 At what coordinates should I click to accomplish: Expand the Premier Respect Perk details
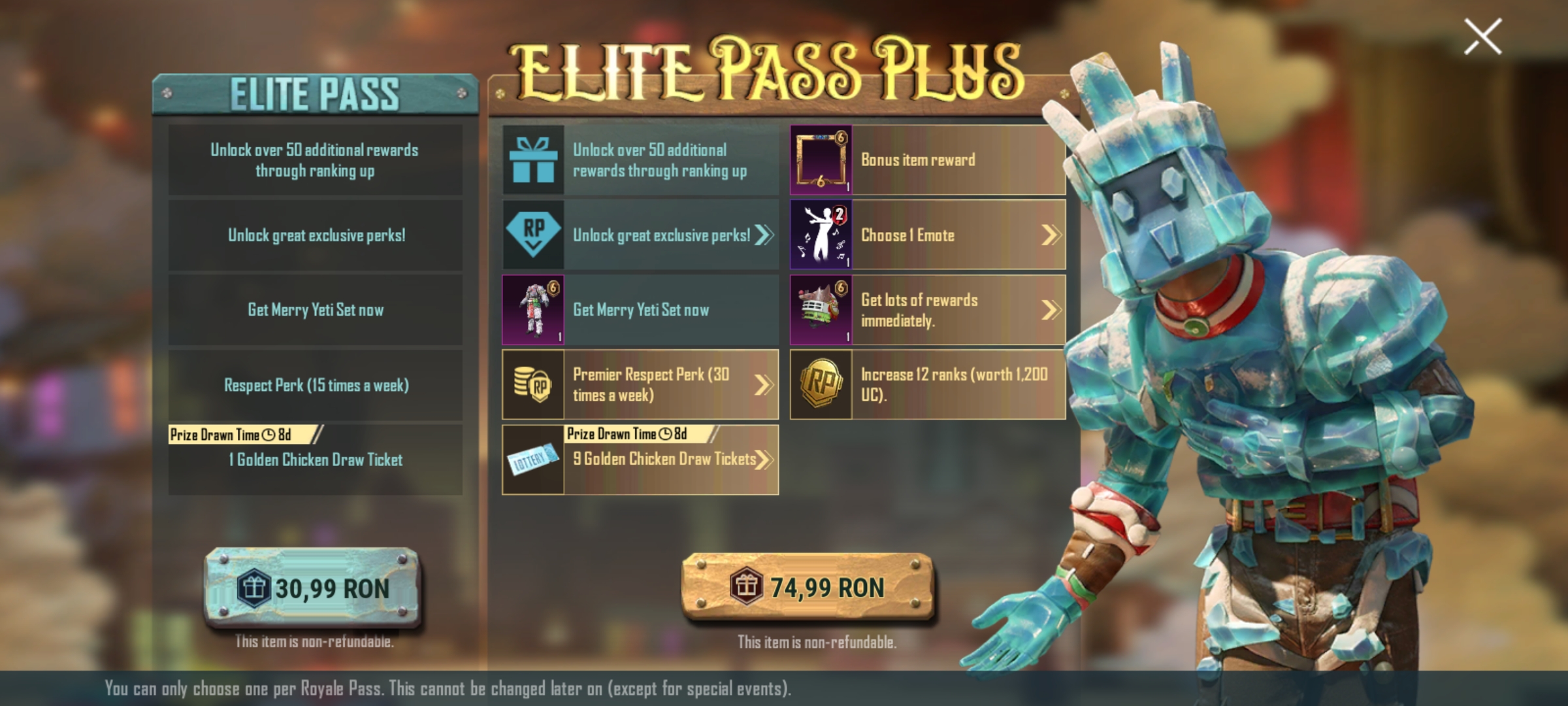[763, 386]
